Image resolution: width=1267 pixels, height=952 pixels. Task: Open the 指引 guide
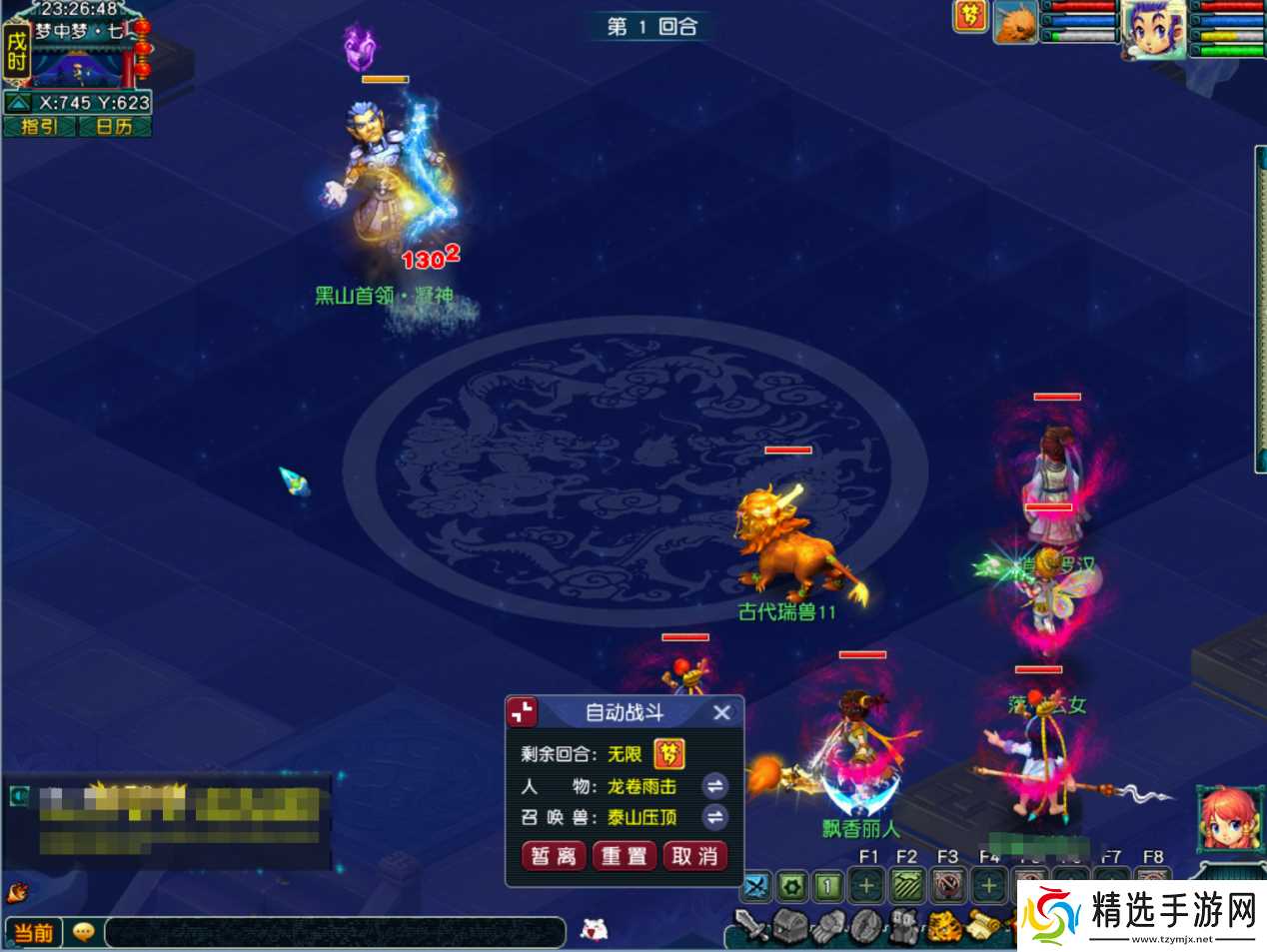tap(40, 126)
